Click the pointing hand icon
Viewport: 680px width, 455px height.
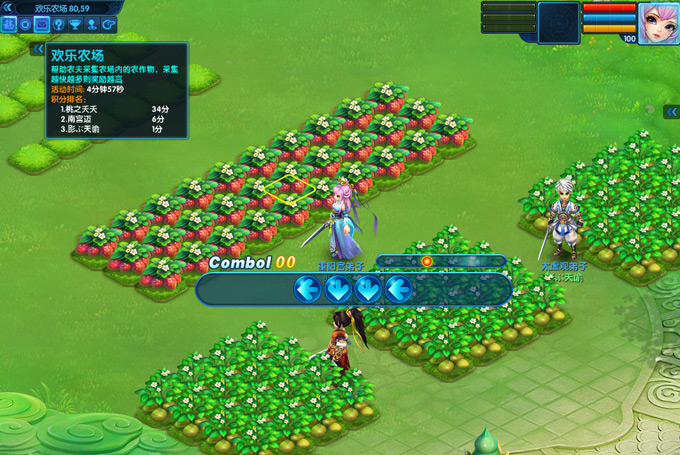click(x=107, y=23)
